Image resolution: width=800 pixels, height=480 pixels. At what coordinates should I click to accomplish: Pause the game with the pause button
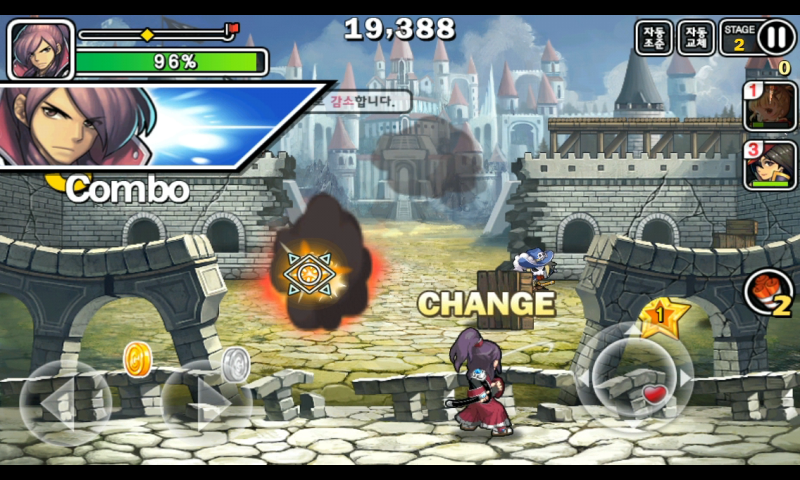(776, 38)
